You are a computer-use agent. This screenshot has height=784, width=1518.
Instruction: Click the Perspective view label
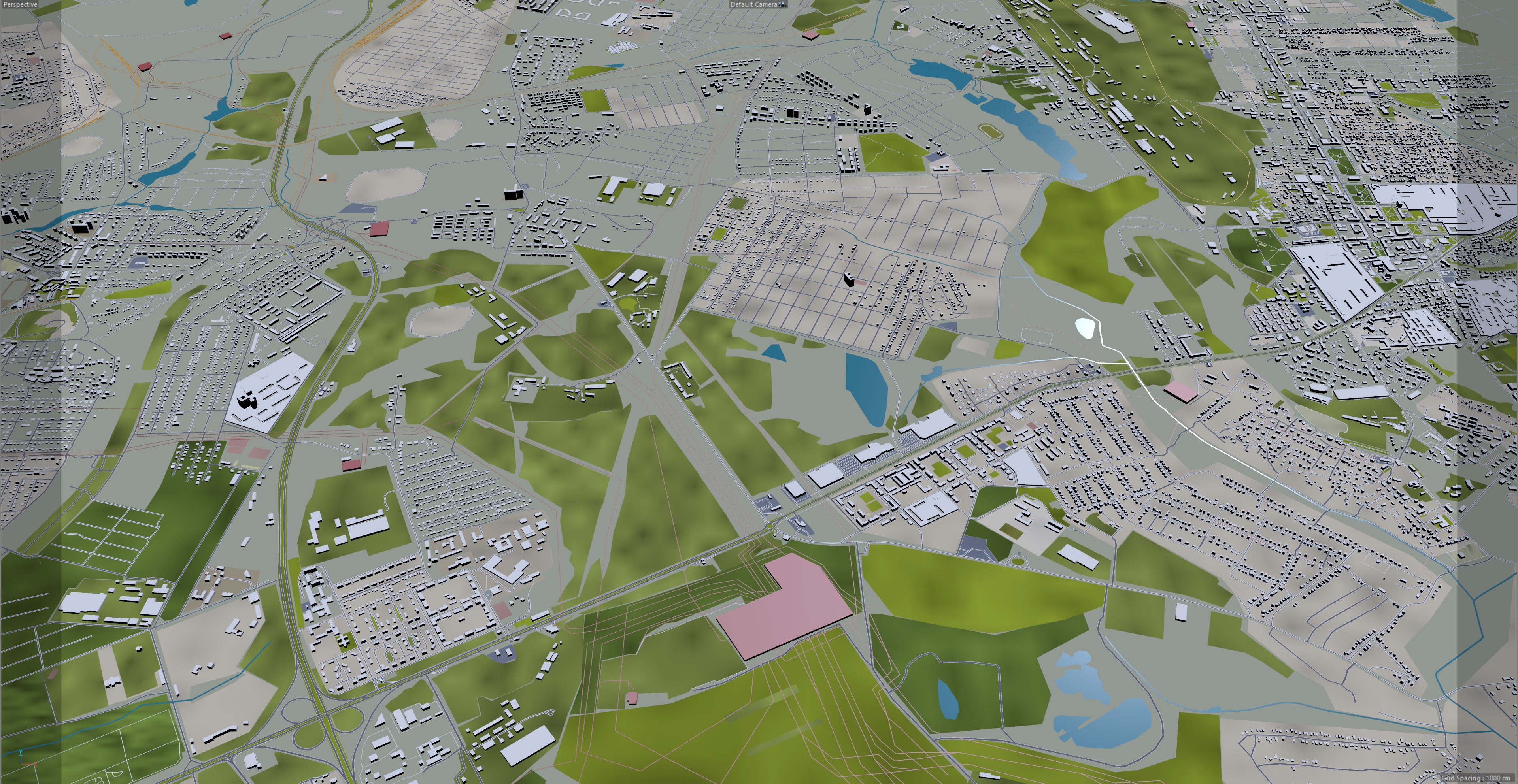click(20, 5)
